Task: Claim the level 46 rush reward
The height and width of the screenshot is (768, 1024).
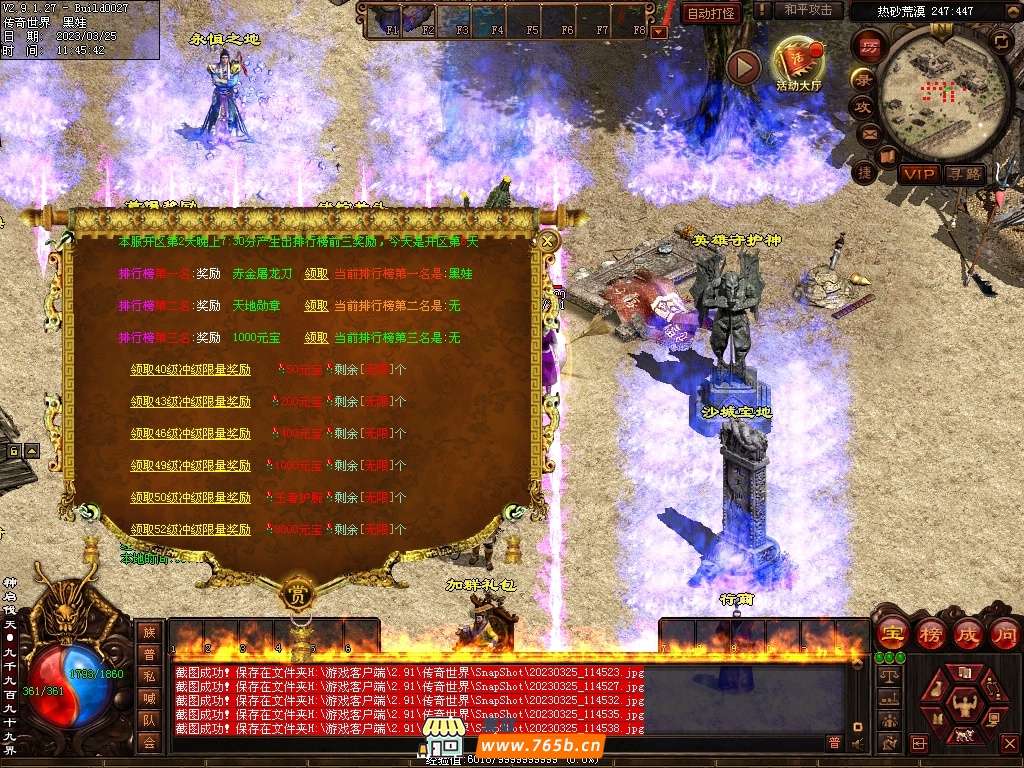Action: click(190, 433)
